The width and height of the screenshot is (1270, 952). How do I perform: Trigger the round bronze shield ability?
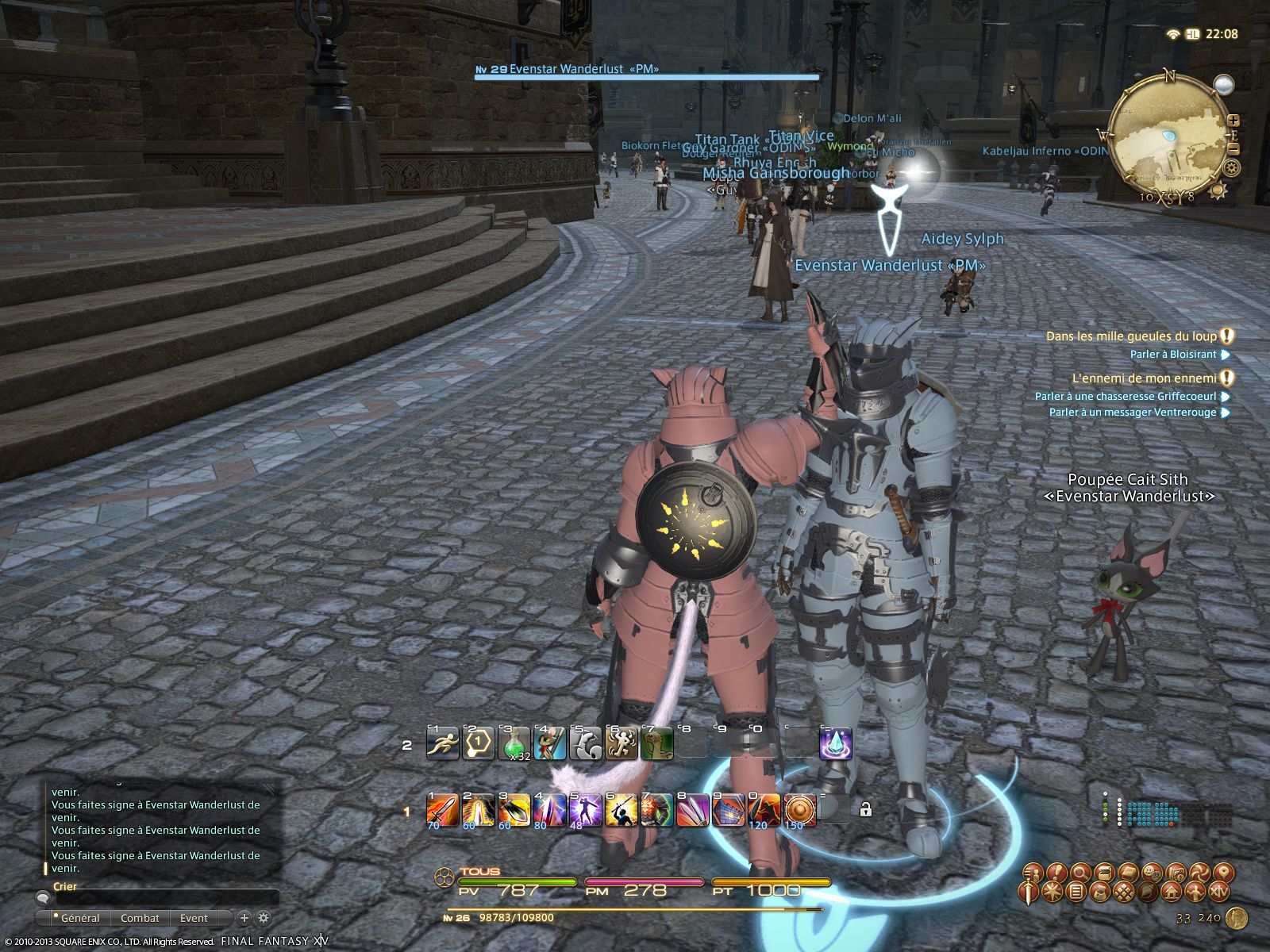click(x=799, y=810)
